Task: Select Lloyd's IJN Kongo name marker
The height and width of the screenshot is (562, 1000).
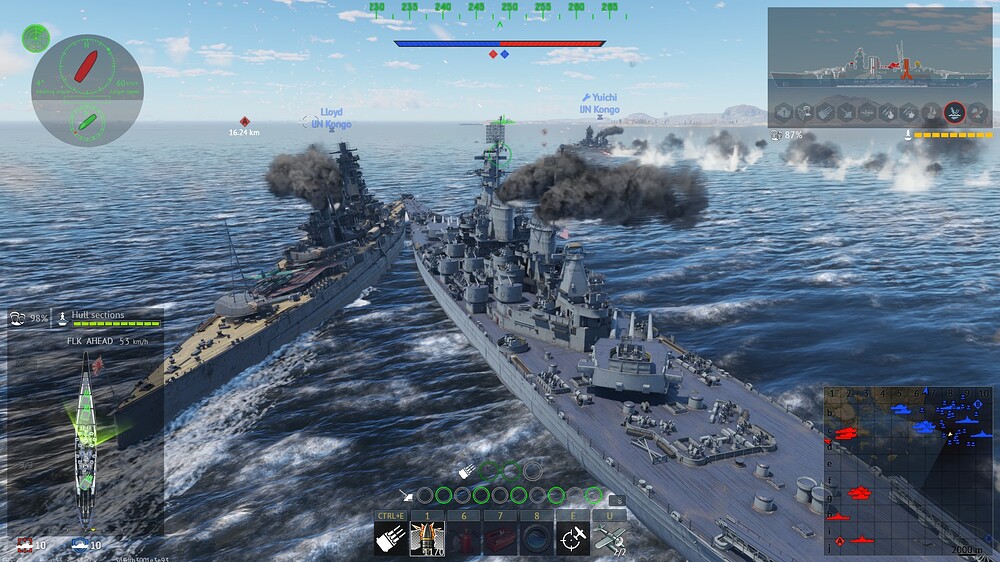Action: pos(331,118)
